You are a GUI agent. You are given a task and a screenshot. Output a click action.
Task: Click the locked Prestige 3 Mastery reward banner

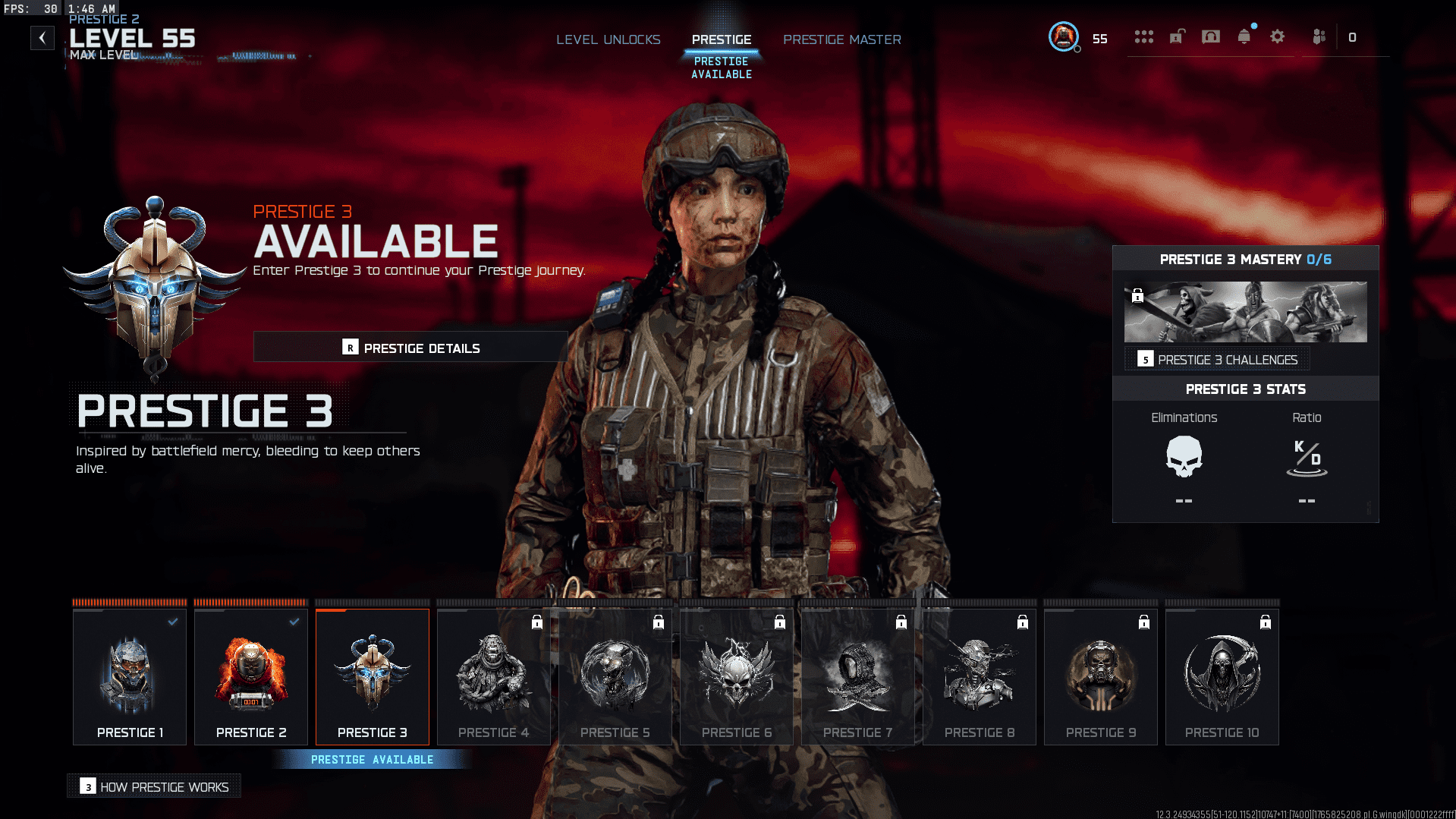[x=1245, y=312]
